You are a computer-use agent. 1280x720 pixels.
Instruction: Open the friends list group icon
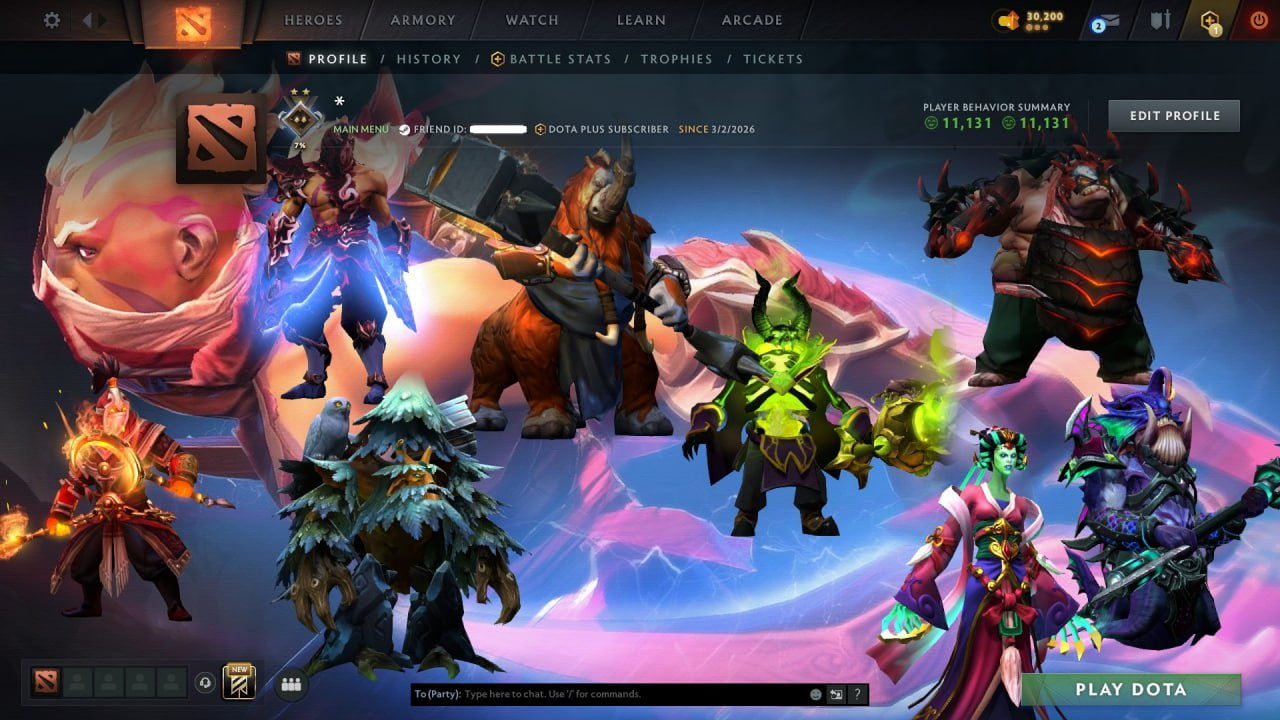pos(289,683)
